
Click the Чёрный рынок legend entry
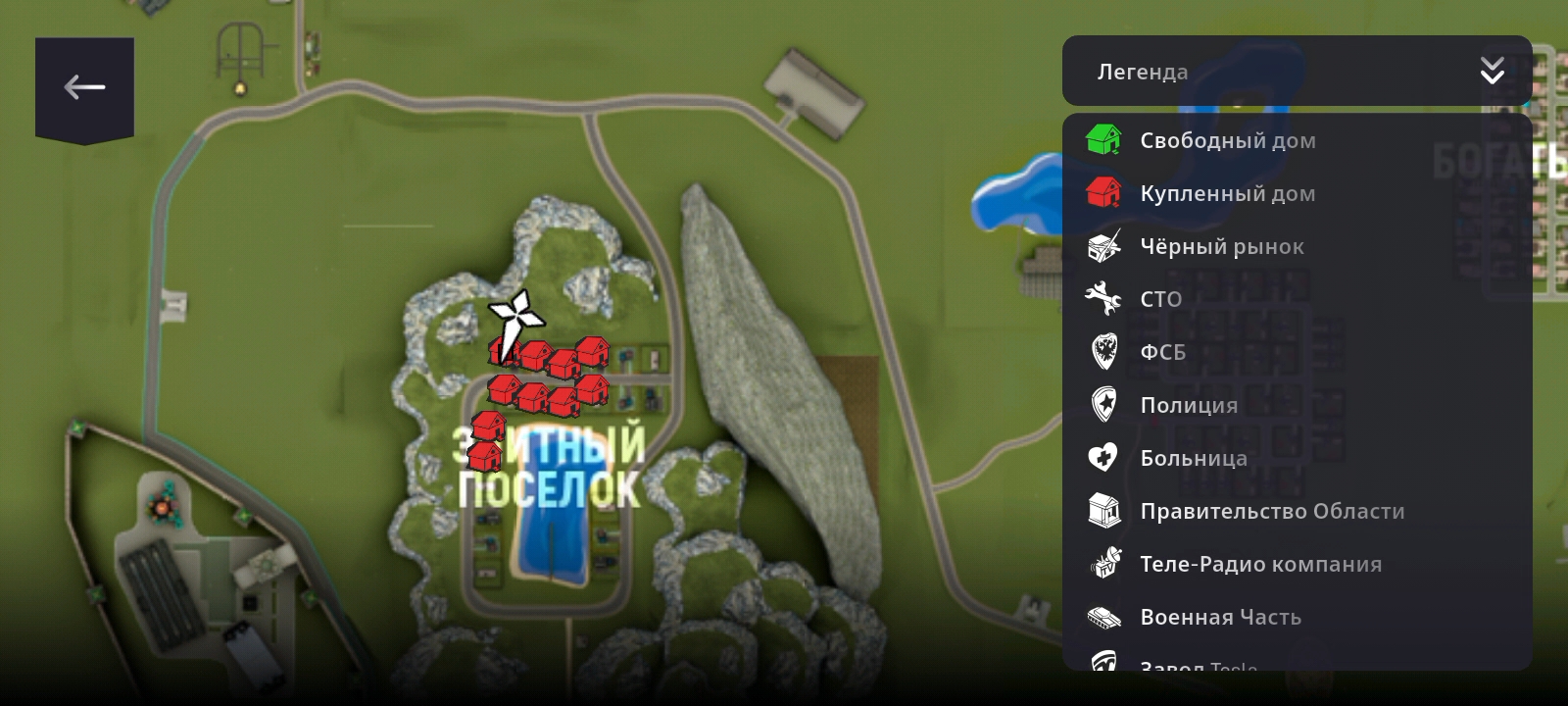click(1221, 246)
